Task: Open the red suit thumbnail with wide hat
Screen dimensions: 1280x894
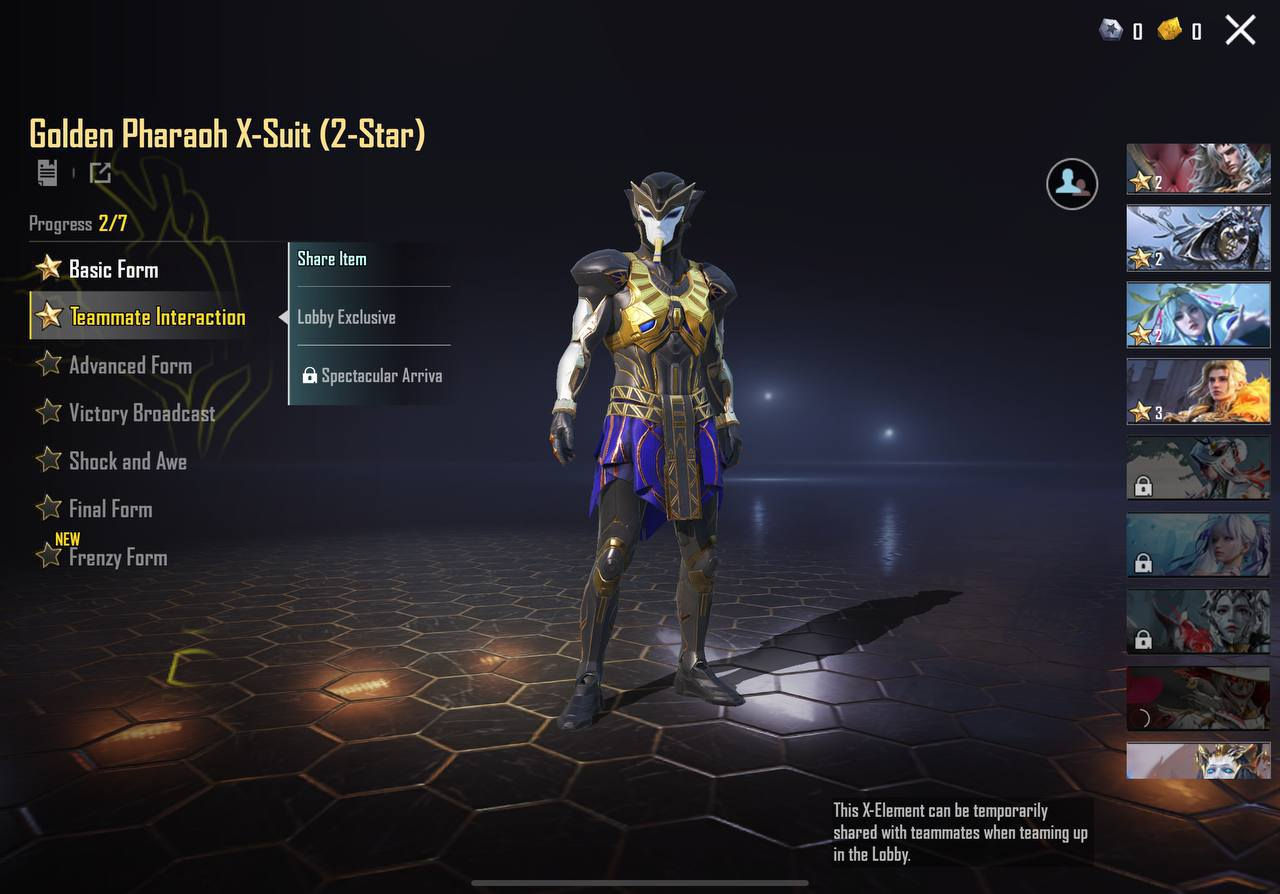Action: 1198,698
